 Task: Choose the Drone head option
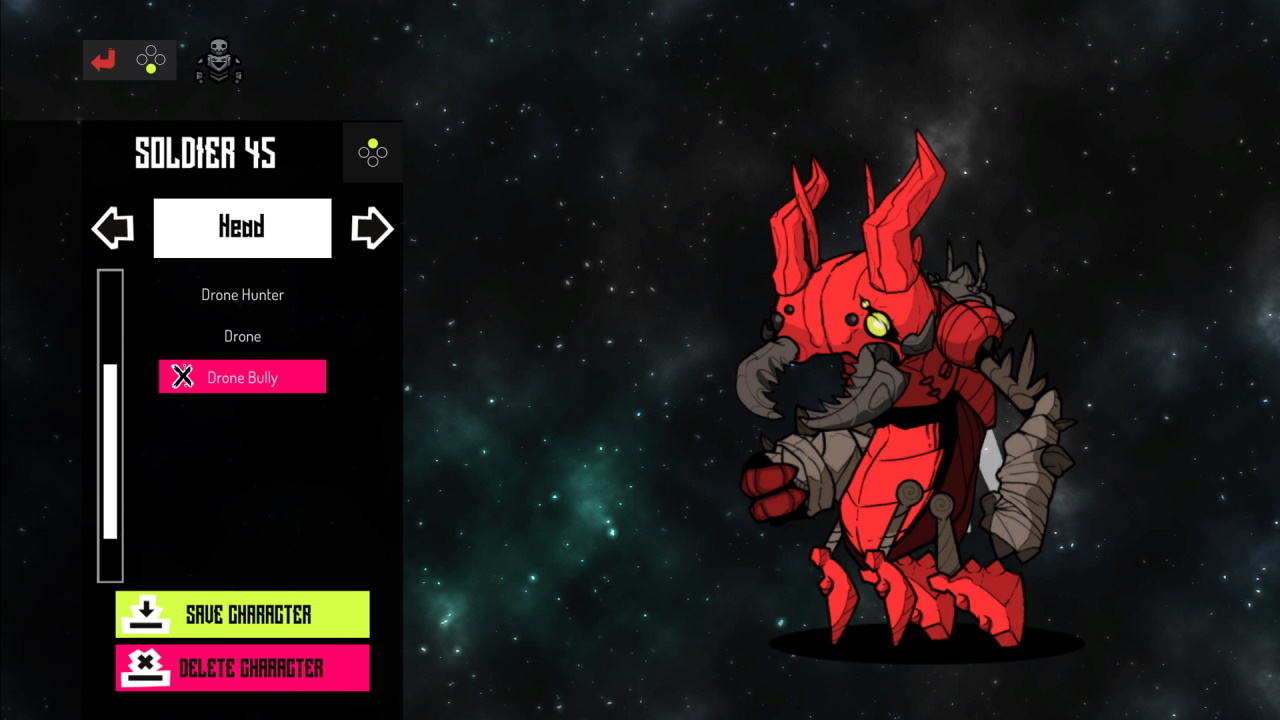pyautogui.click(x=242, y=336)
